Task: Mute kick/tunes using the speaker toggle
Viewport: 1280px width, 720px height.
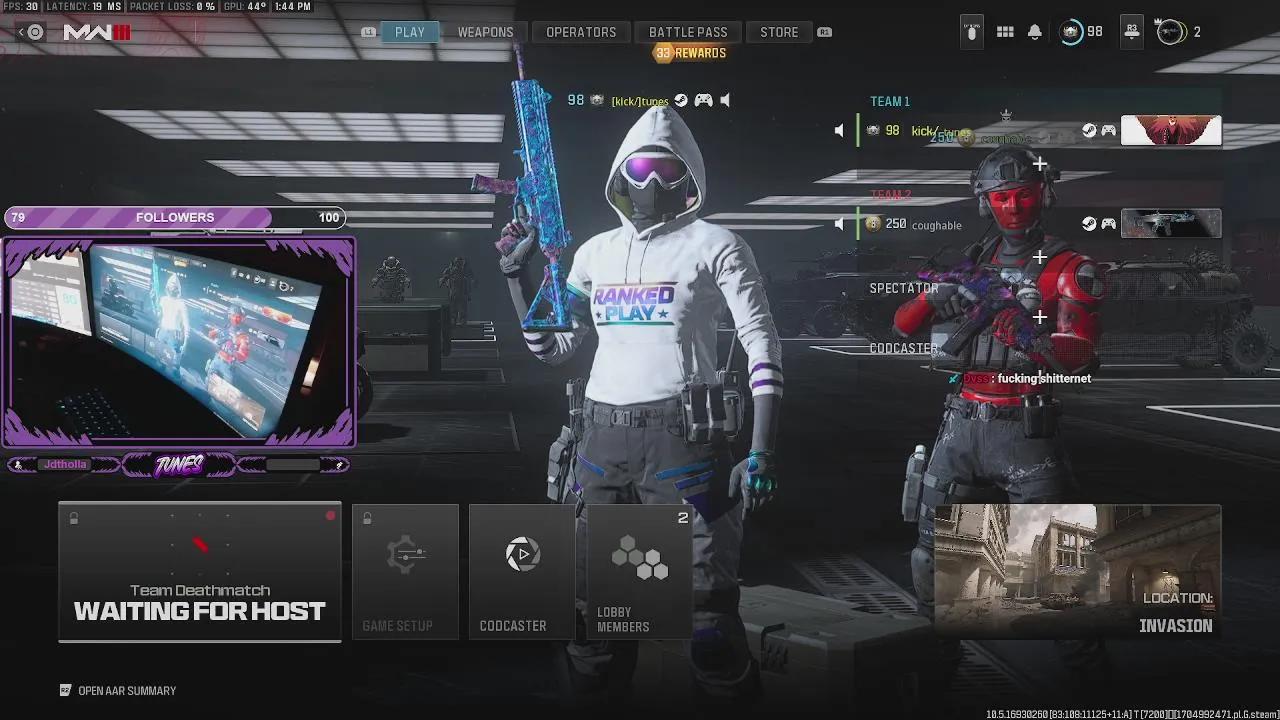Action: [x=840, y=130]
